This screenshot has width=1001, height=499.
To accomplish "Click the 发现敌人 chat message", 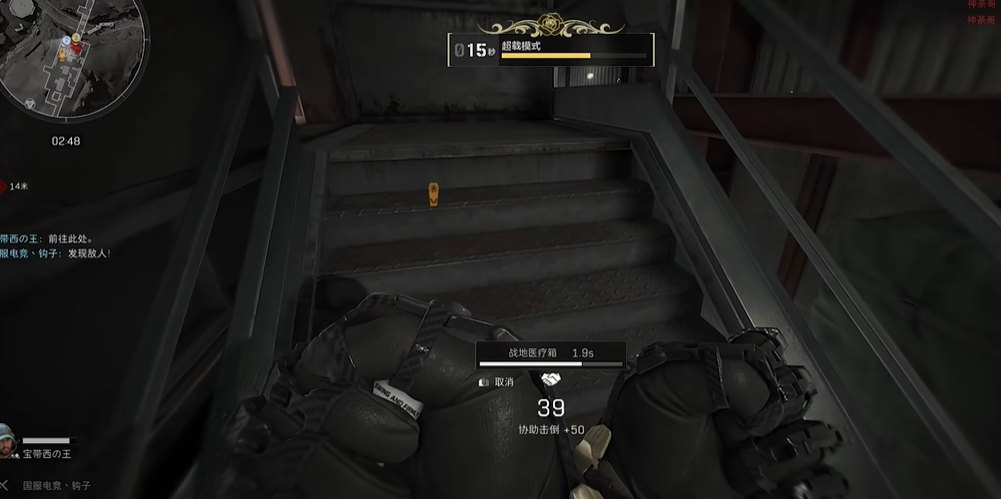I will 55,254.
